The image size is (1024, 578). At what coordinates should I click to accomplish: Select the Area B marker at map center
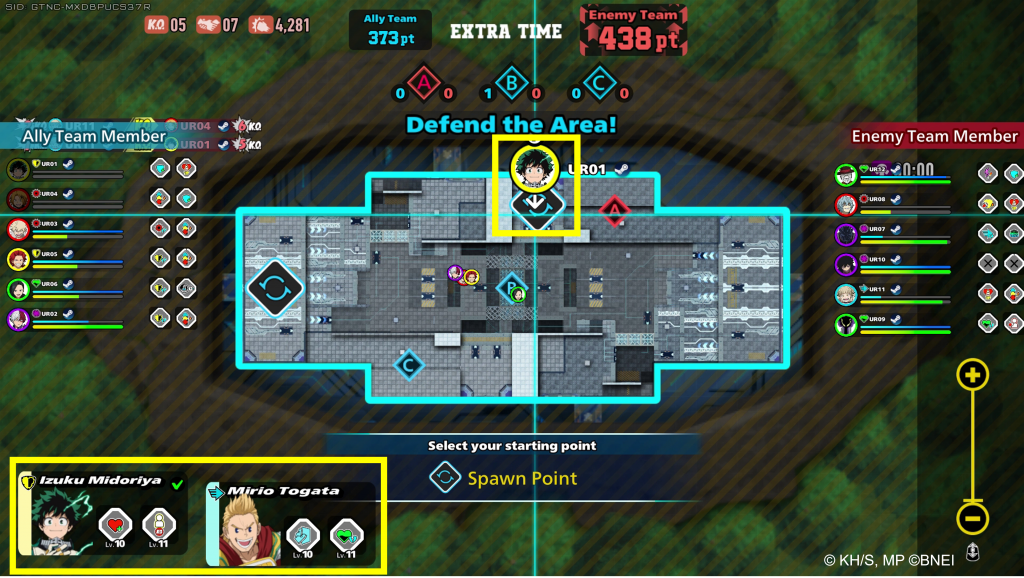[x=512, y=289]
